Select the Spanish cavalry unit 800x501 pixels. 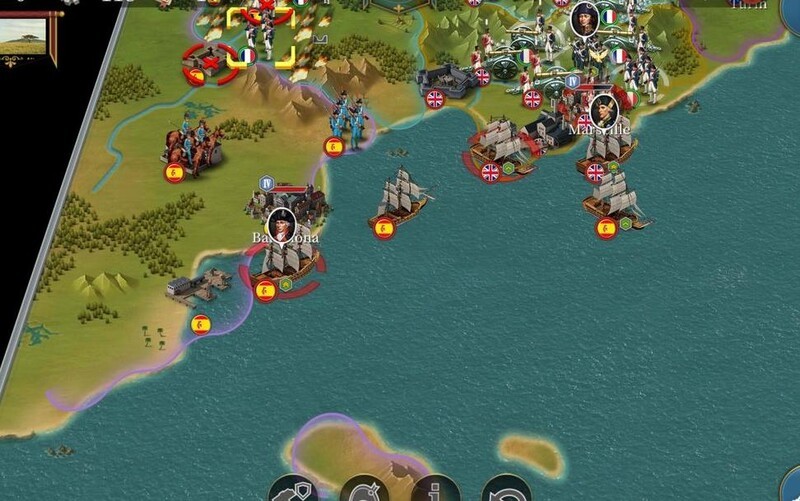click(x=191, y=147)
